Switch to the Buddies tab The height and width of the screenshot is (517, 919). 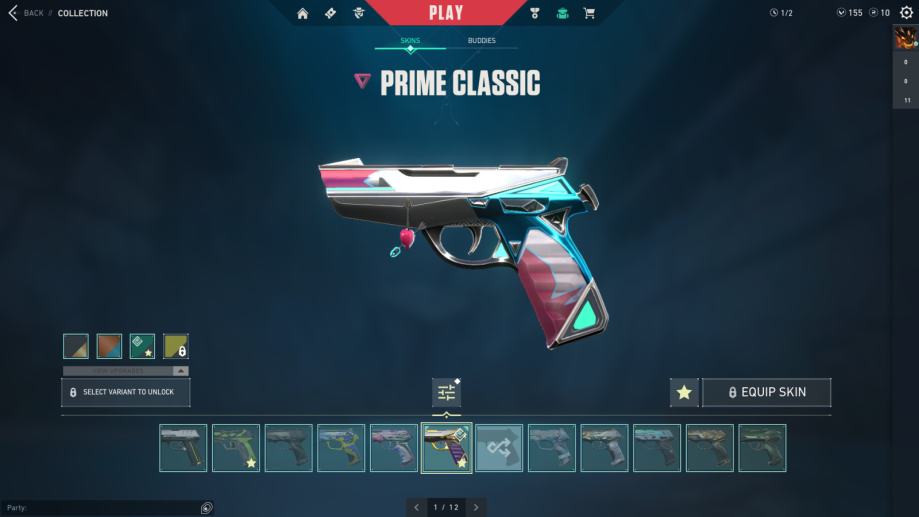[481, 41]
